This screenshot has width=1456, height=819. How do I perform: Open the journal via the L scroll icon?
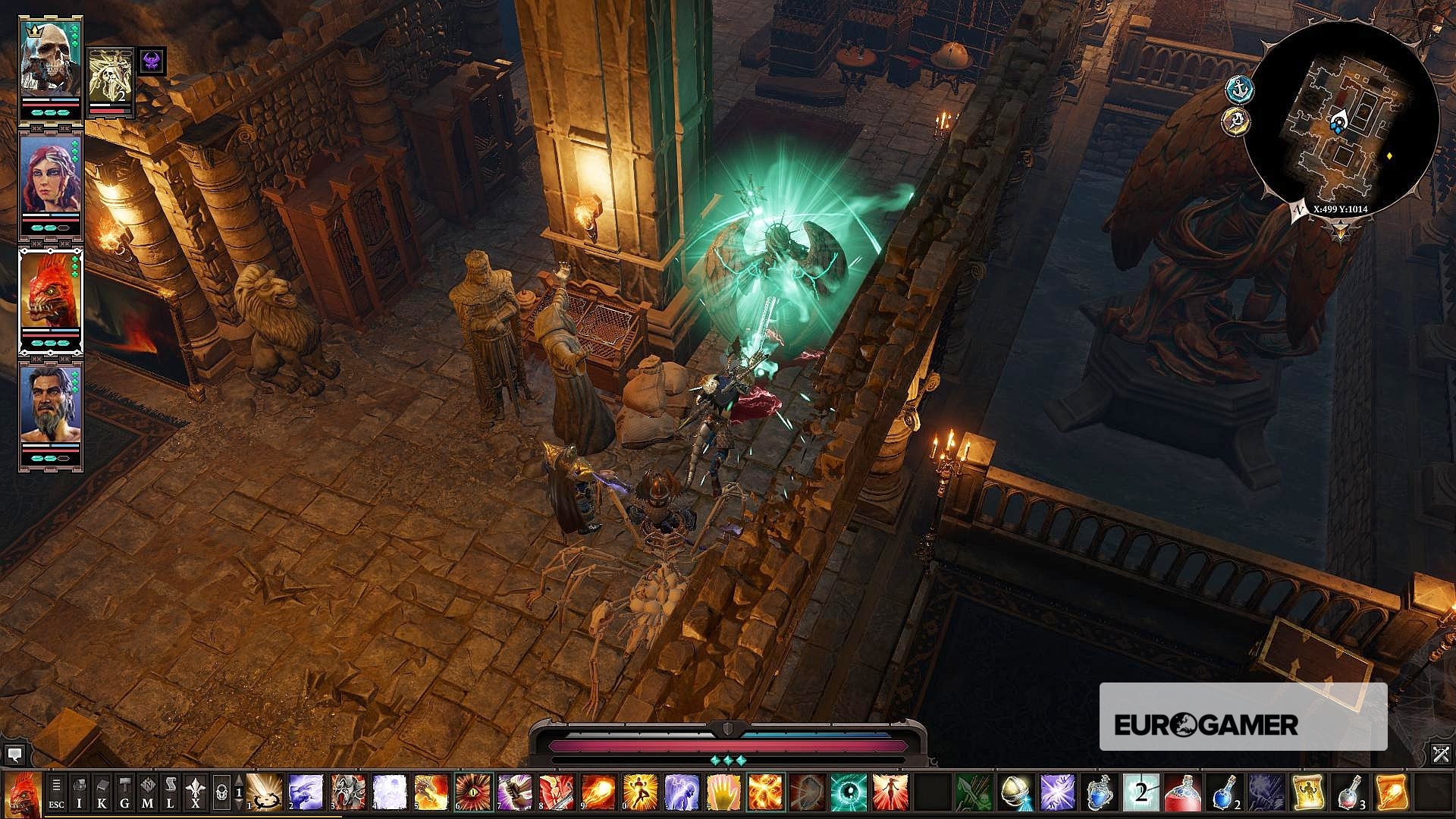pos(170,793)
